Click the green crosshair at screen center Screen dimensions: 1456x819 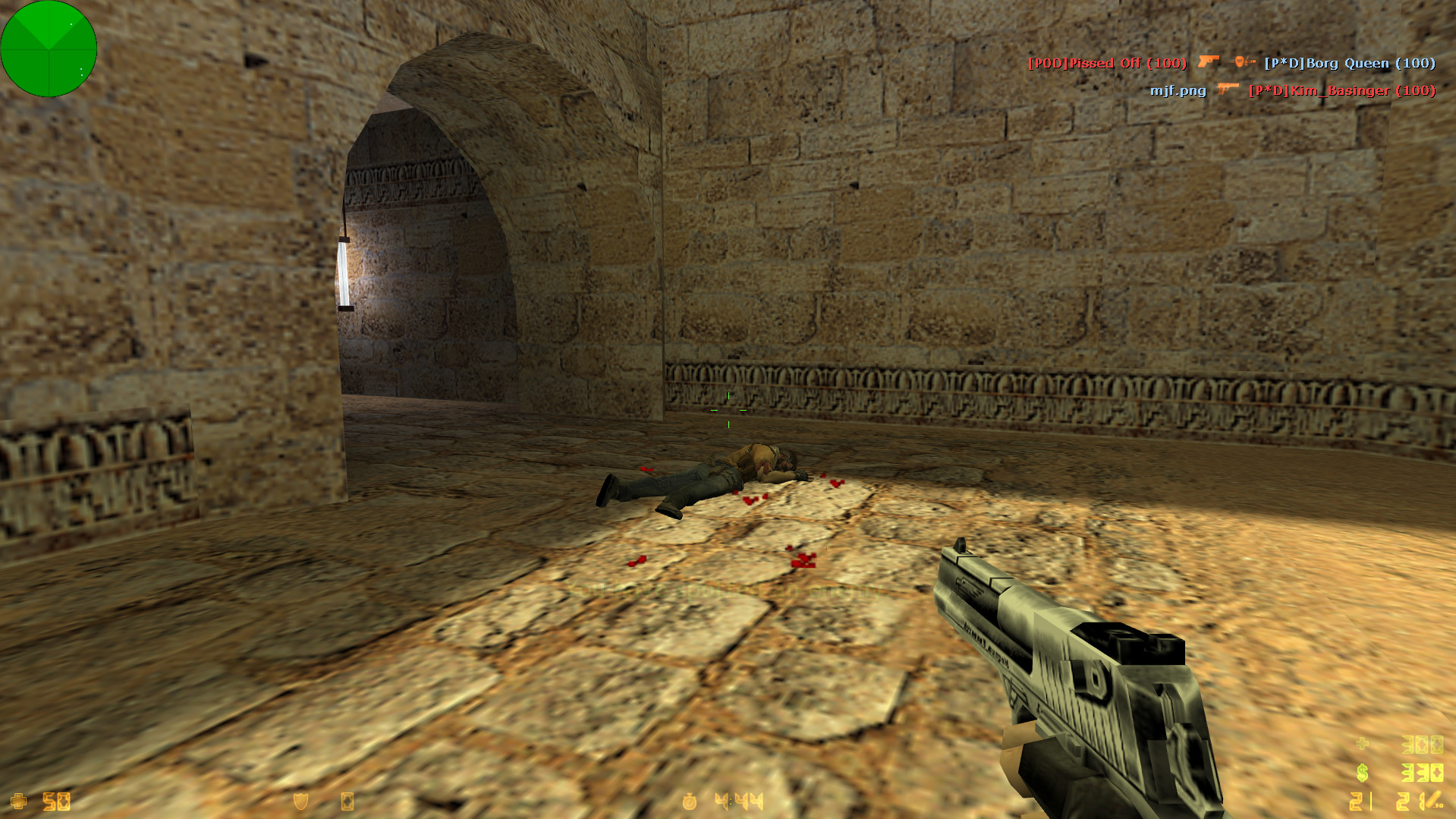pyautogui.click(x=730, y=409)
